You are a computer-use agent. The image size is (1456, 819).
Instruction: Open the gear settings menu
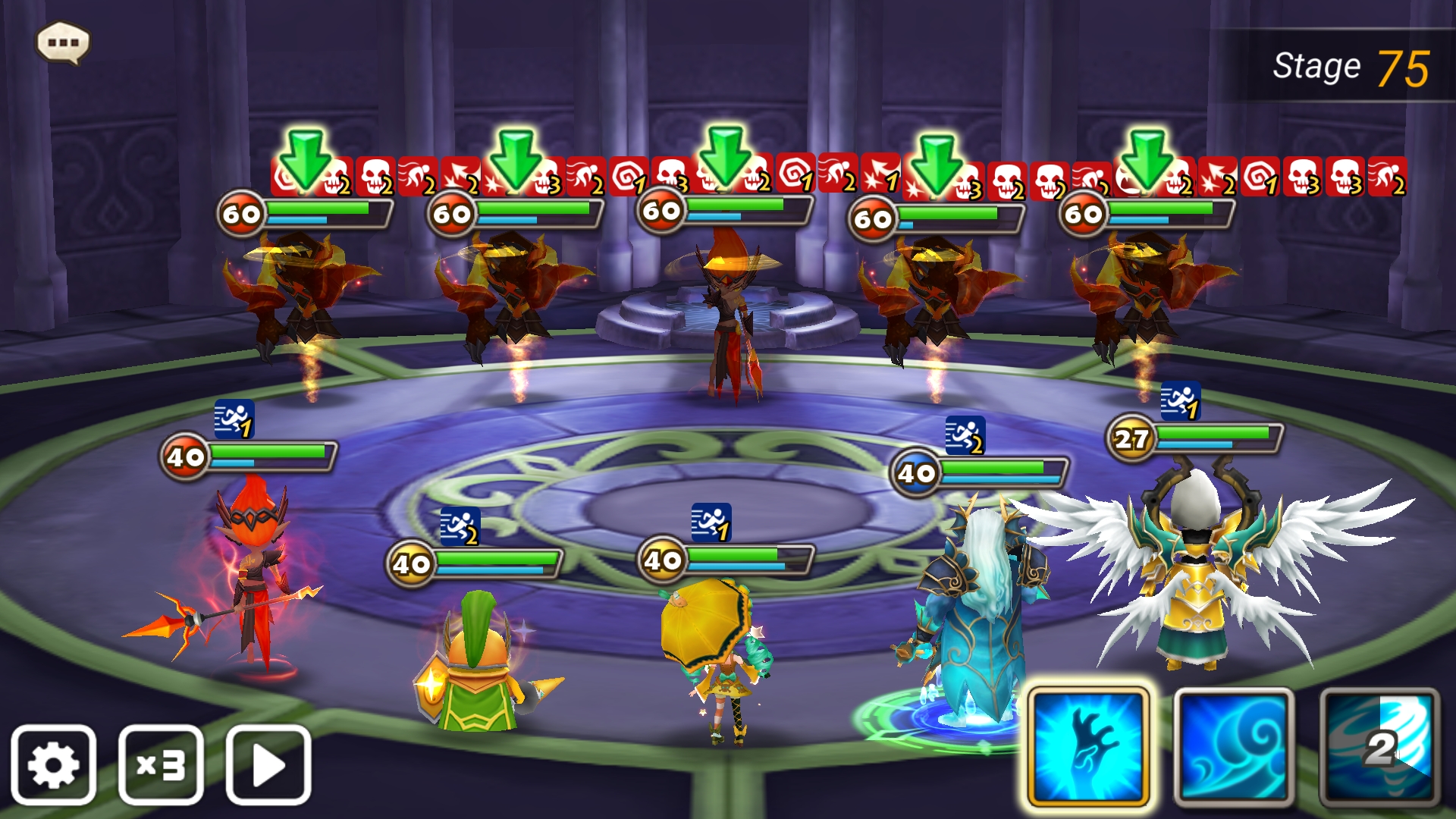coord(53,764)
